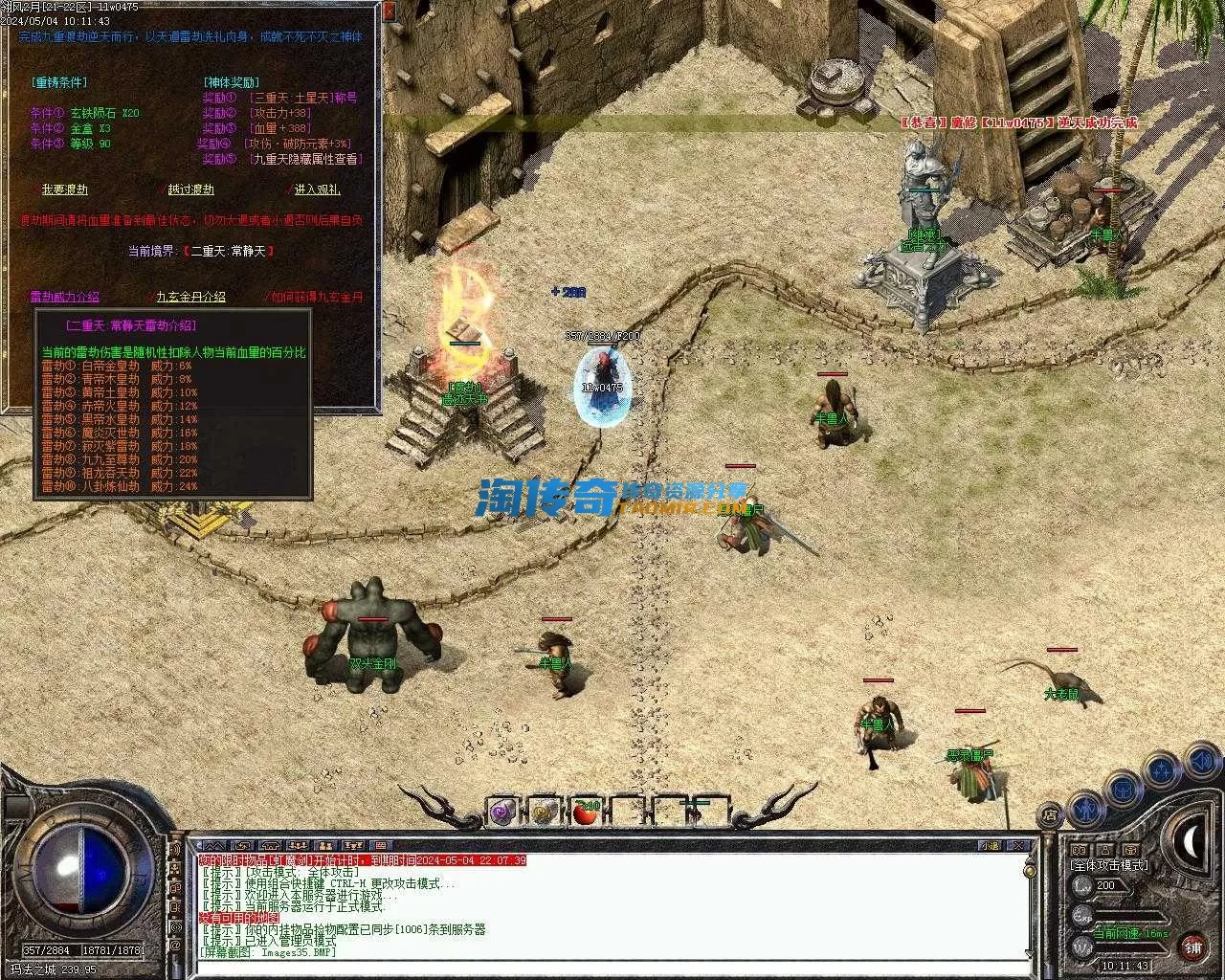Viewport: 1225px width, 980px height.
Task: Open the 九玄金丹介绍 link
Action: point(190,297)
